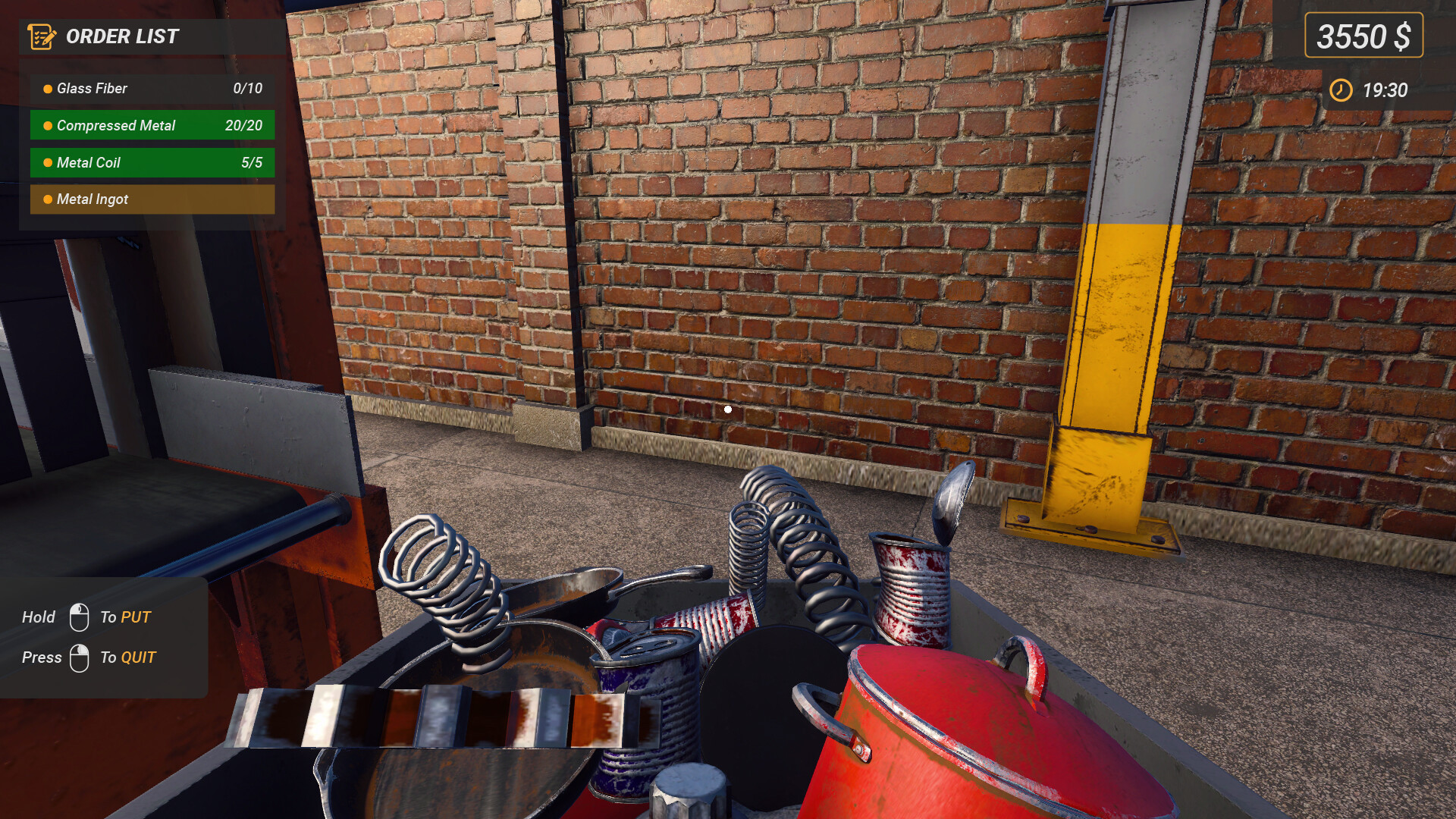Toggle the Glass Fiber order entry
The width and height of the screenshot is (1456, 819).
pos(152,89)
